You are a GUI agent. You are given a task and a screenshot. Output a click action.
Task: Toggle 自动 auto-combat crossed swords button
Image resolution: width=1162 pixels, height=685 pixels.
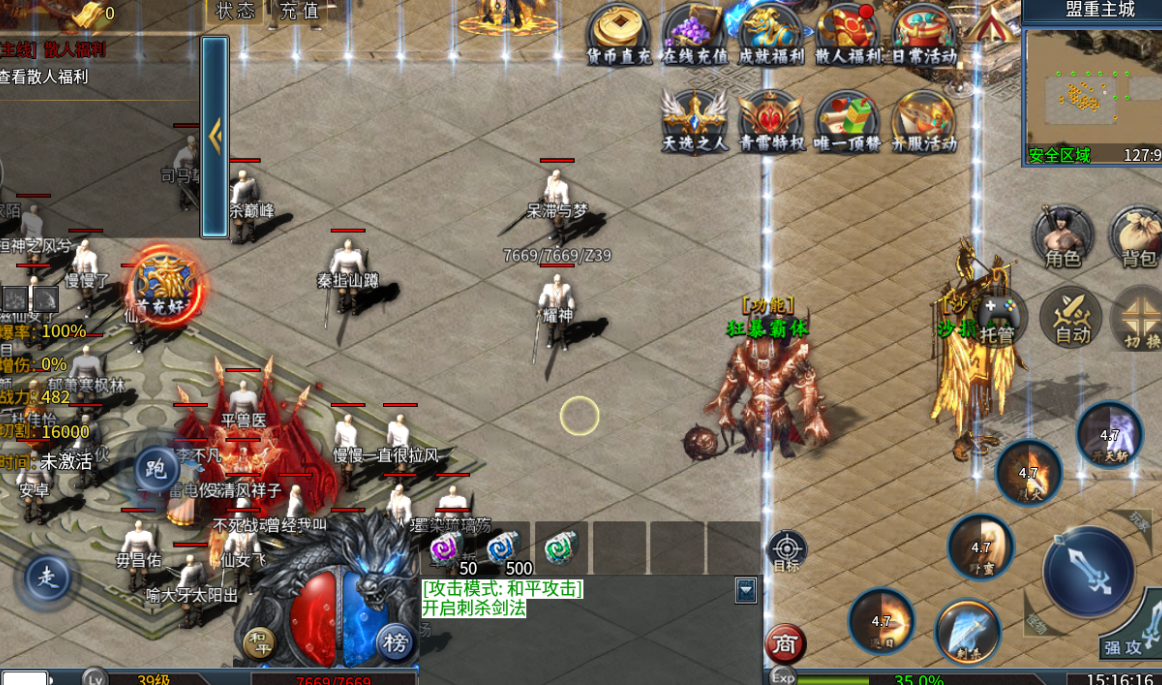tap(1071, 316)
